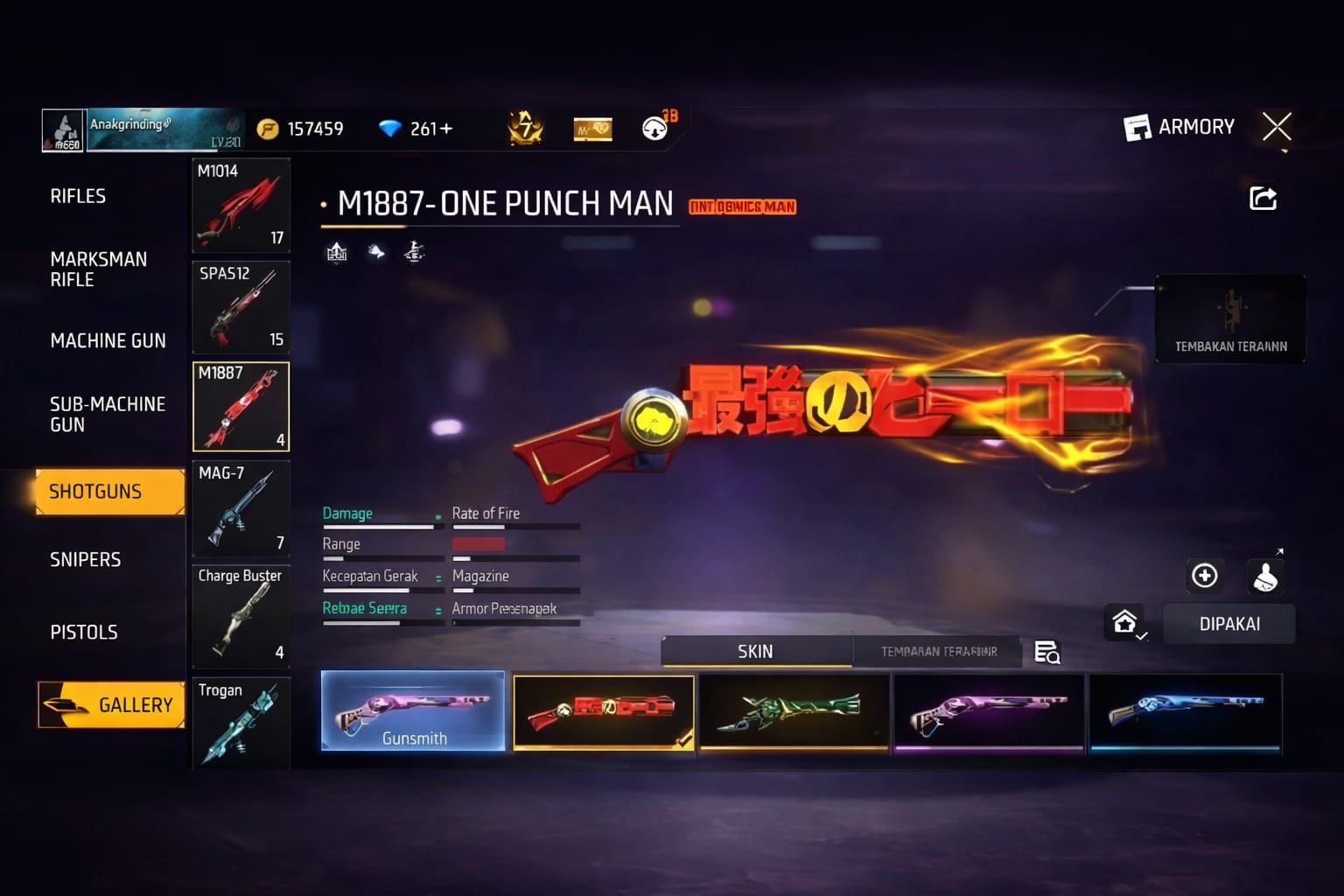1344x896 pixels.
Task: Click the round plus icon above DIPAKAI
Action: tap(1205, 576)
